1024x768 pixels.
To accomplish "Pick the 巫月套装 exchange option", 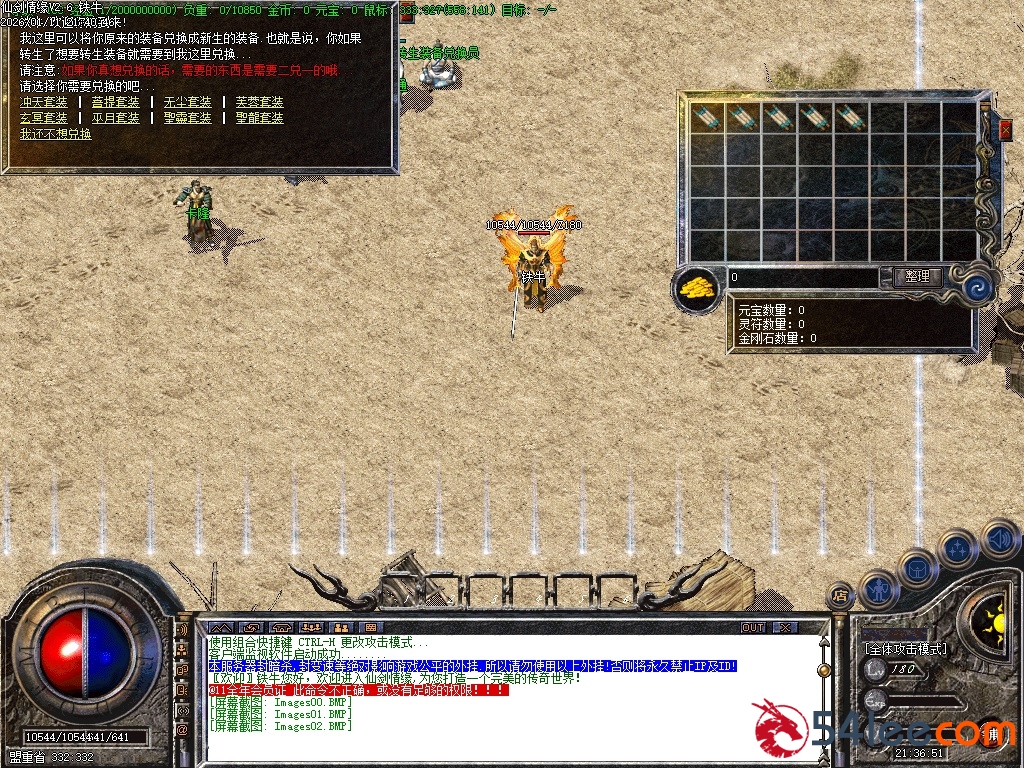I will [x=116, y=118].
